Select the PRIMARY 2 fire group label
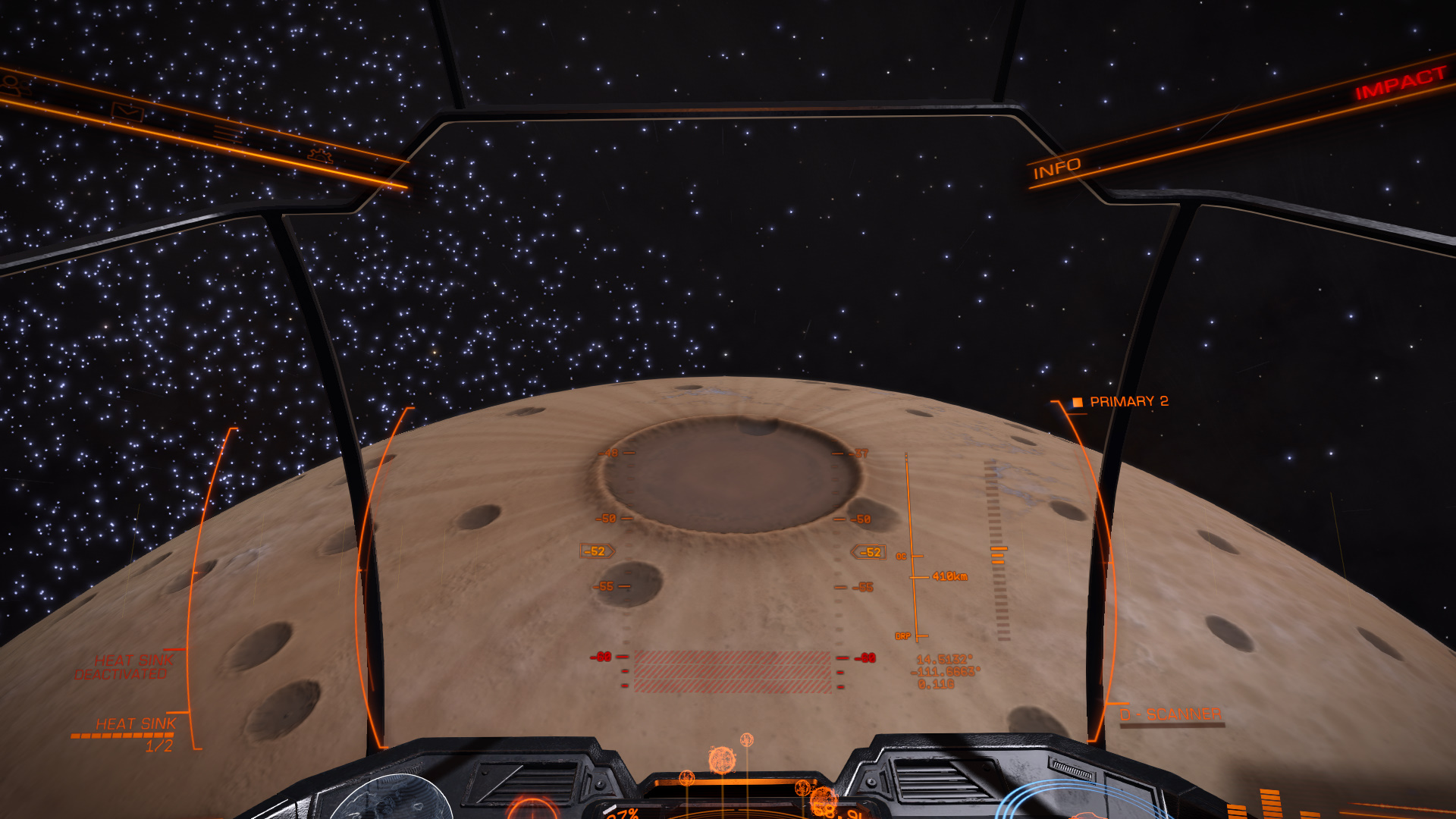The image size is (1456, 819). point(1128,401)
